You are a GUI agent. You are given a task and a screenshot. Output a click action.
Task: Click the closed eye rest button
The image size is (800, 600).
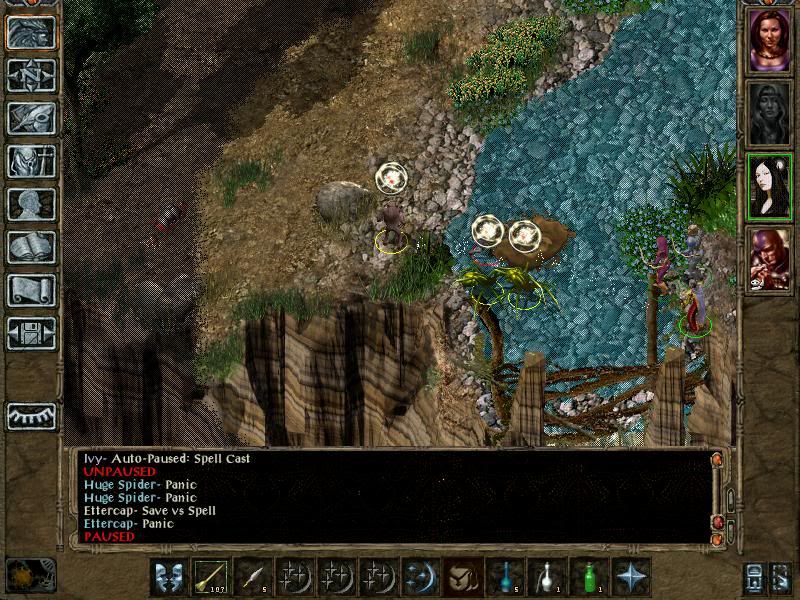(x=31, y=416)
